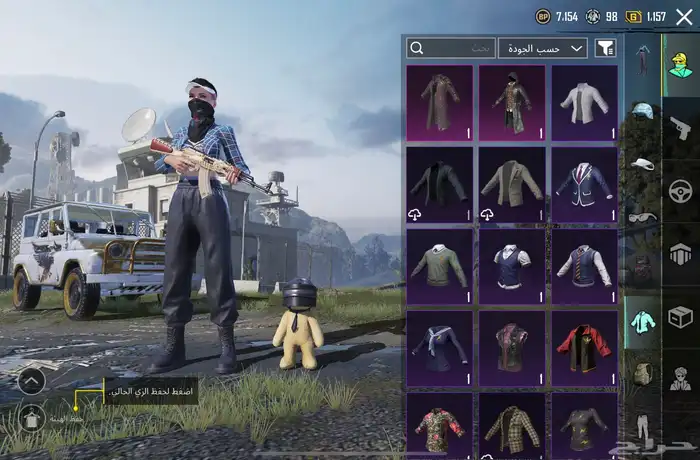700x460 pixels.
Task: Expand the up-arrow circle button
Action: (x=30, y=380)
